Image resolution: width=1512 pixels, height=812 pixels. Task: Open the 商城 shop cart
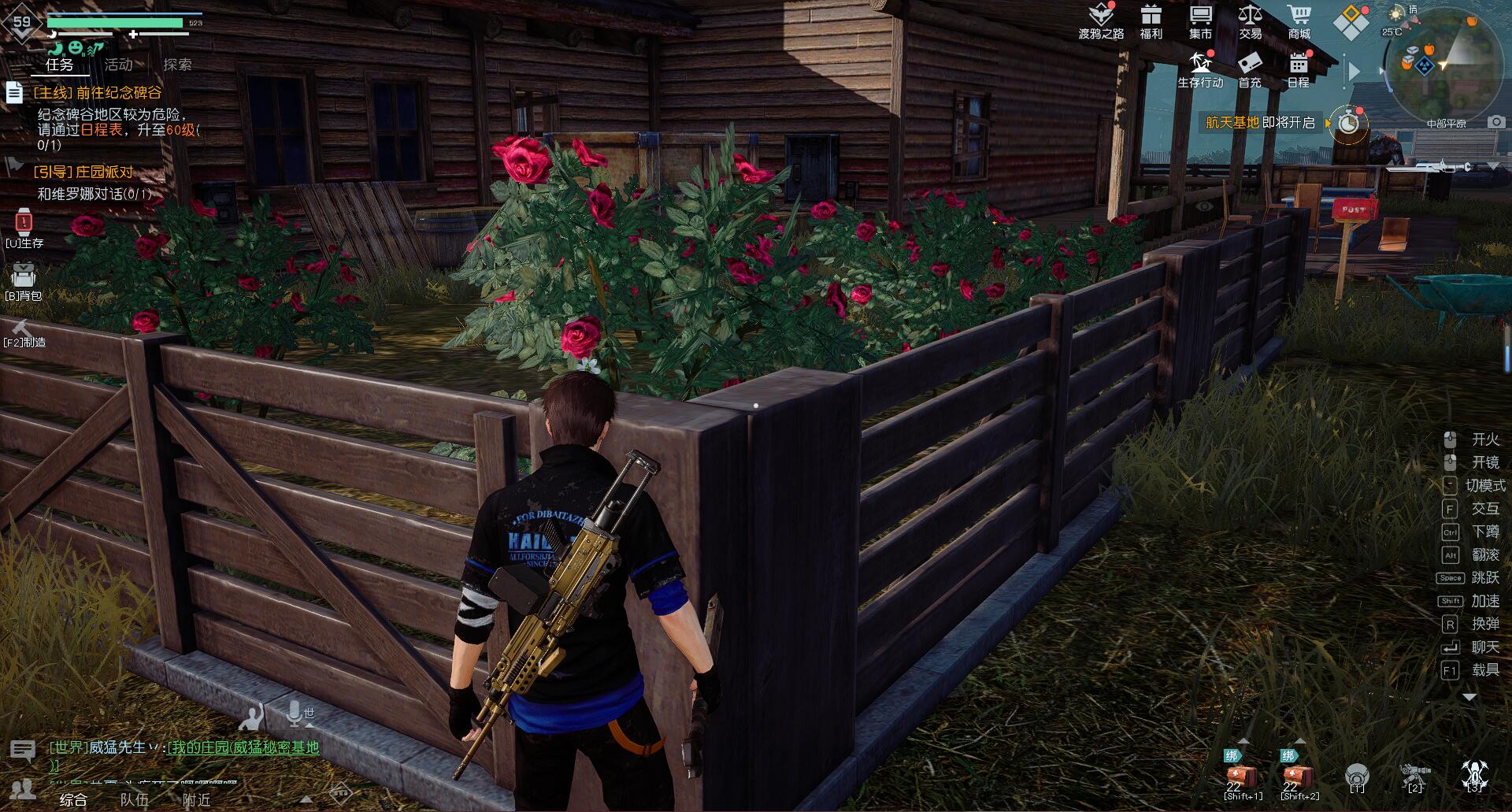[x=1299, y=20]
